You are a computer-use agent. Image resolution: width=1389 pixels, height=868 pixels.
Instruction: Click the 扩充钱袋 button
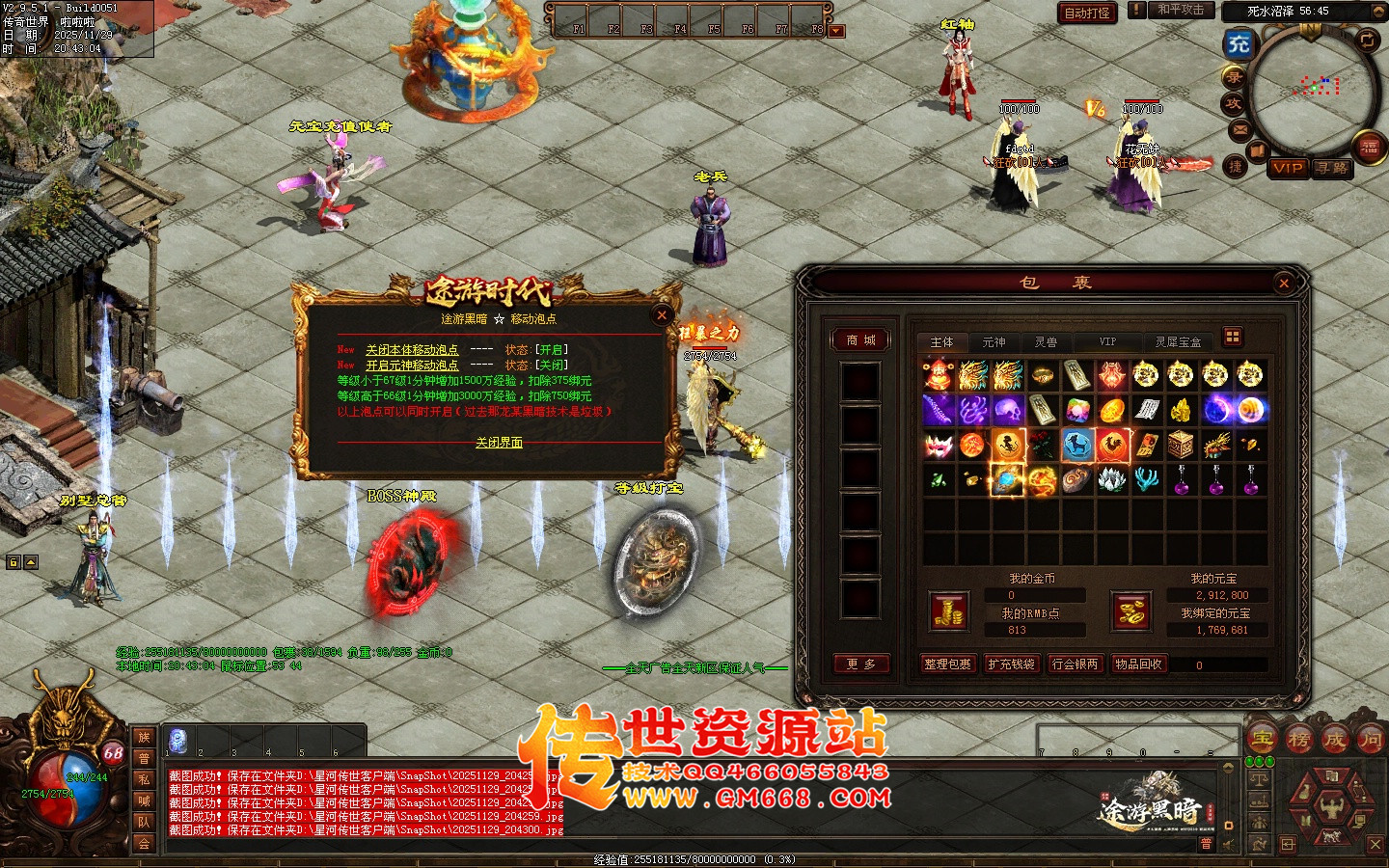[x=1011, y=664]
